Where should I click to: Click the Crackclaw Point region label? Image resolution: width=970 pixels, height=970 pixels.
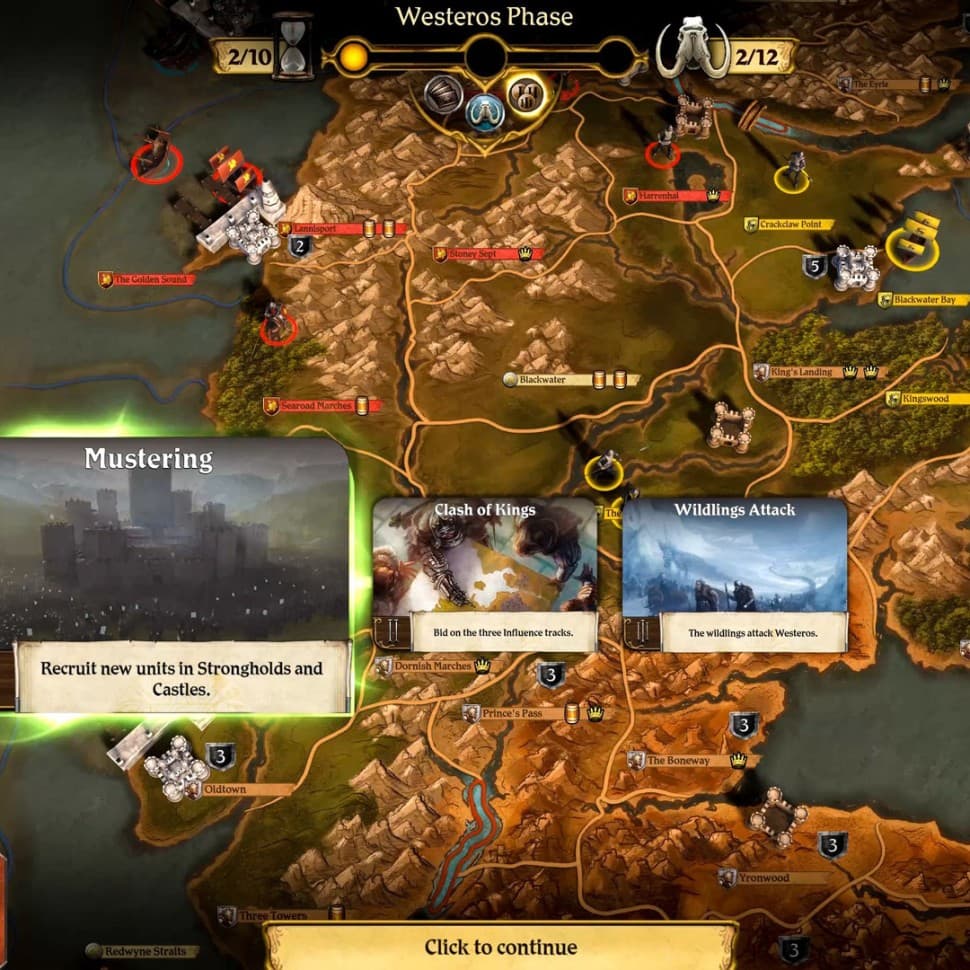point(789,225)
